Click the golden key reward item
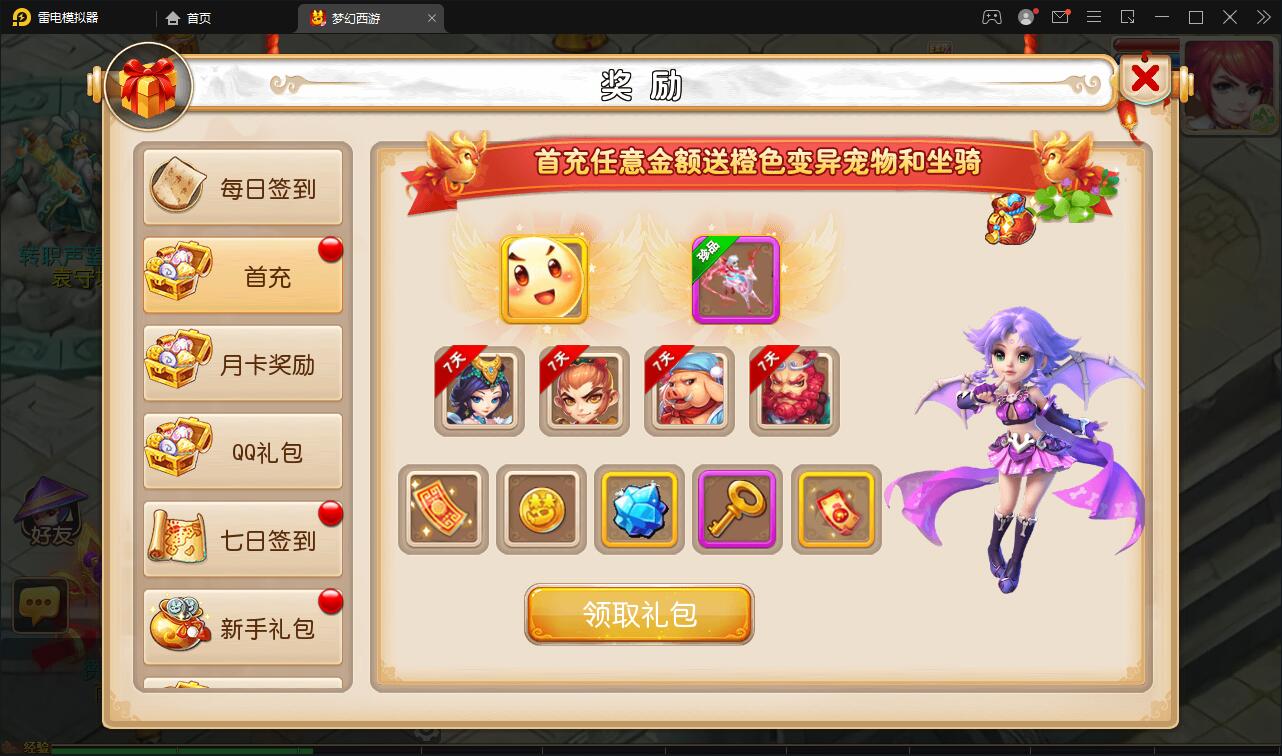 pyautogui.click(x=737, y=510)
